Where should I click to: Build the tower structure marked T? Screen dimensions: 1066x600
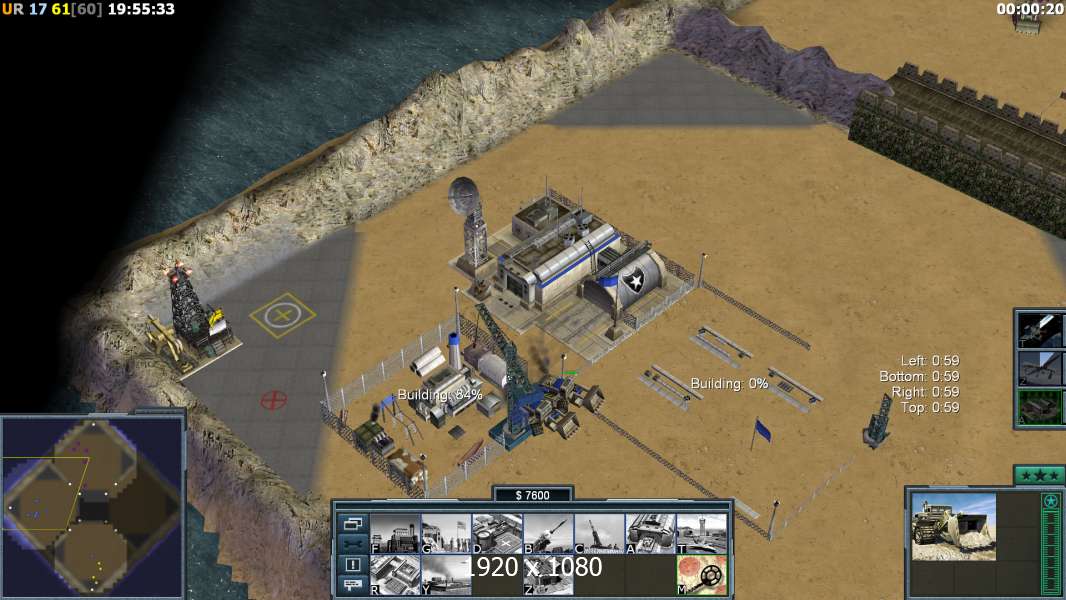tap(701, 533)
